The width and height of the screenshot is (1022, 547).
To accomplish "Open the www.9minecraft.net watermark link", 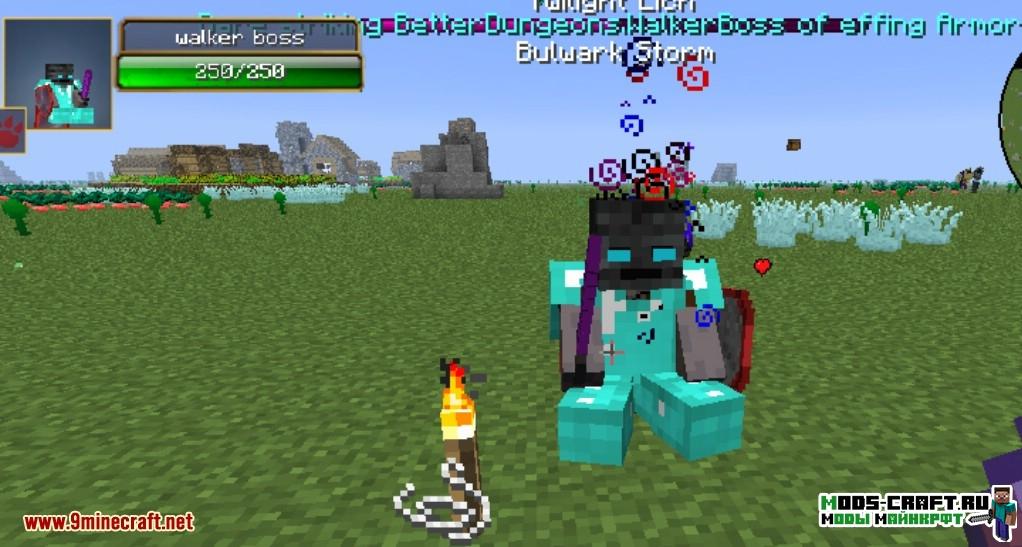I will [x=109, y=522].
